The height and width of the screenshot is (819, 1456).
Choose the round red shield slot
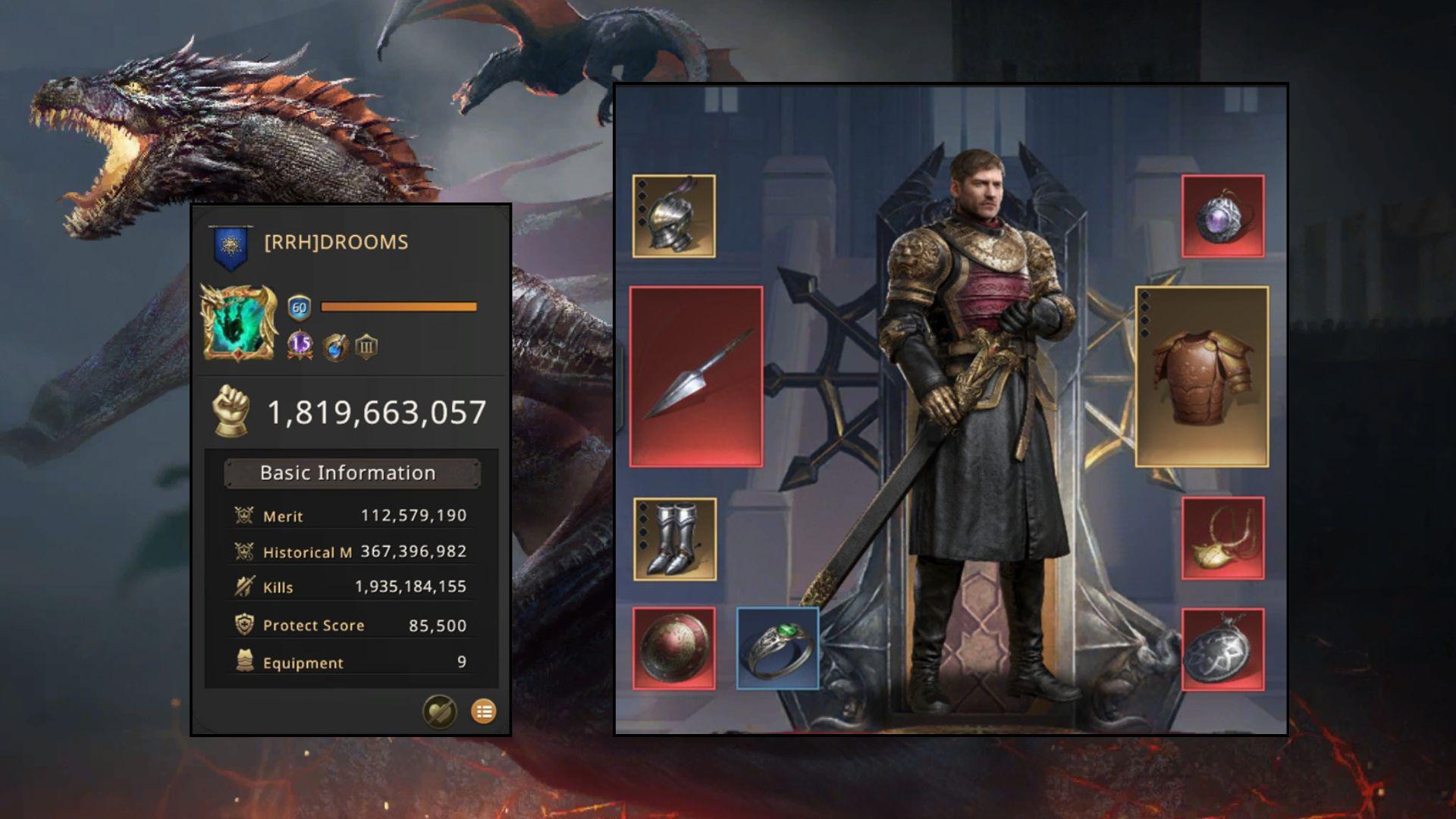pos(673,648)
